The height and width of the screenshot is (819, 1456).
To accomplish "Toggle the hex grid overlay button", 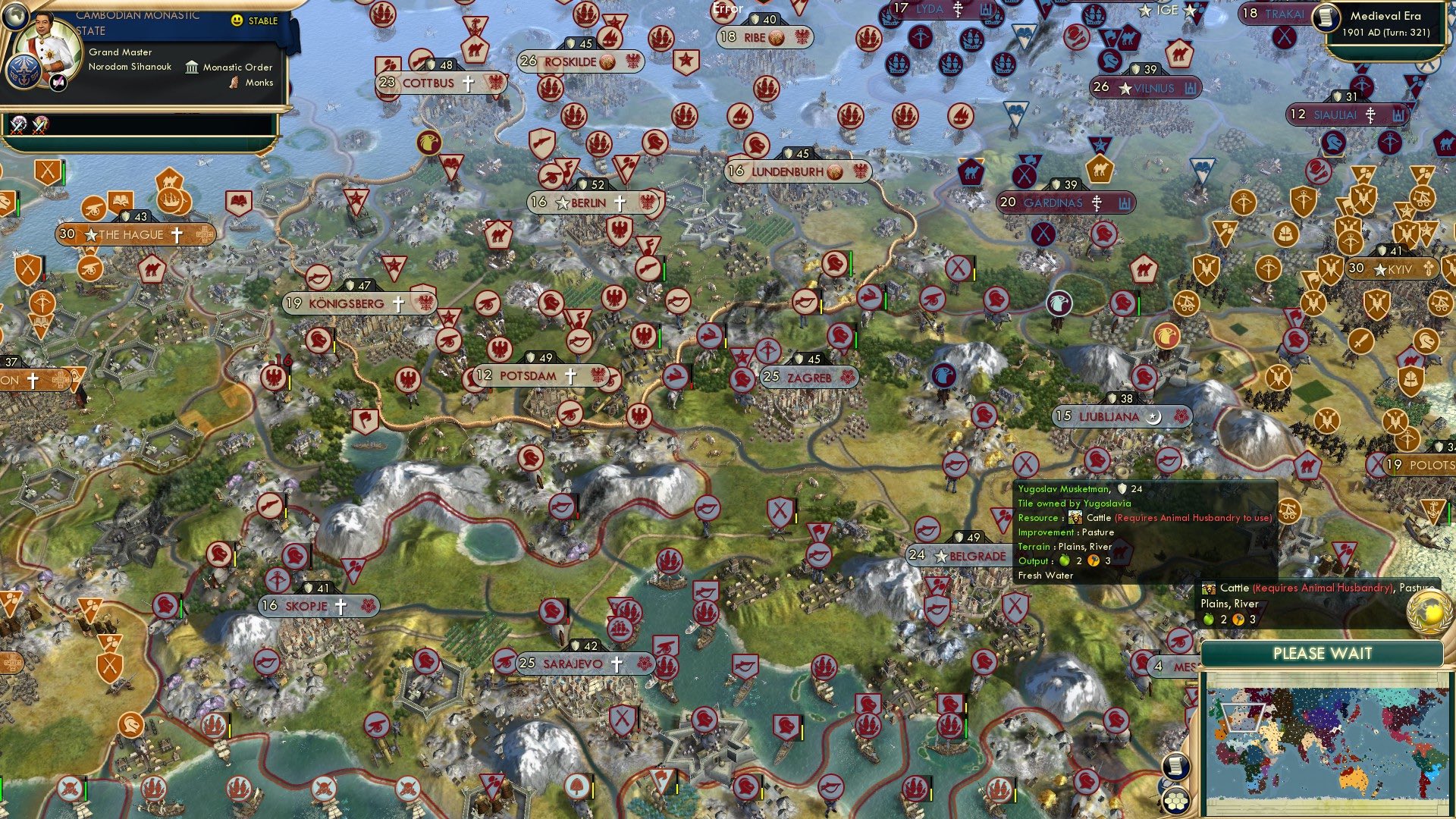I will [x=1176, y=802].
